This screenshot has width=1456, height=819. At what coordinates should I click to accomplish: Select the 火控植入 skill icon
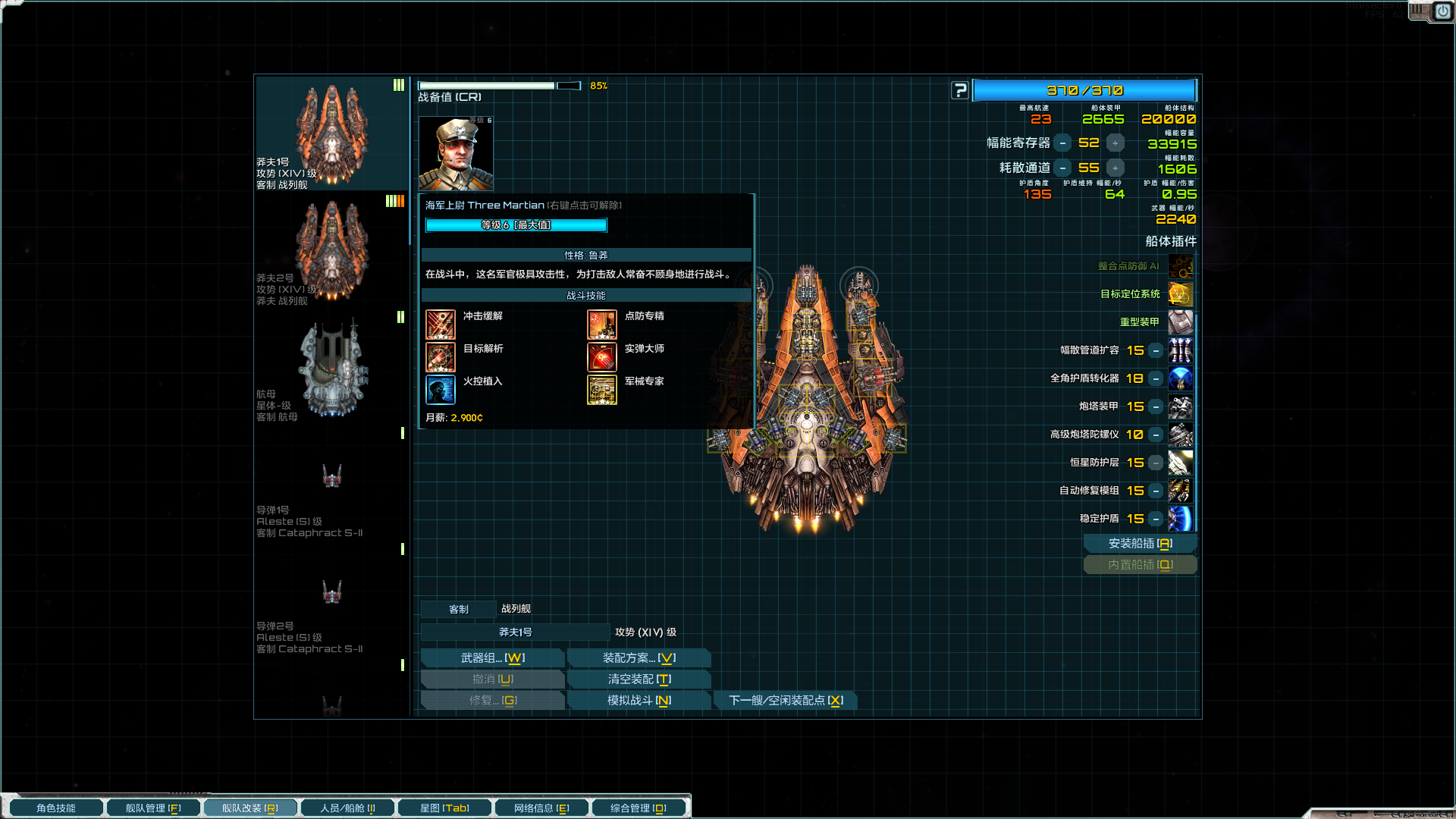coord(441,389)
